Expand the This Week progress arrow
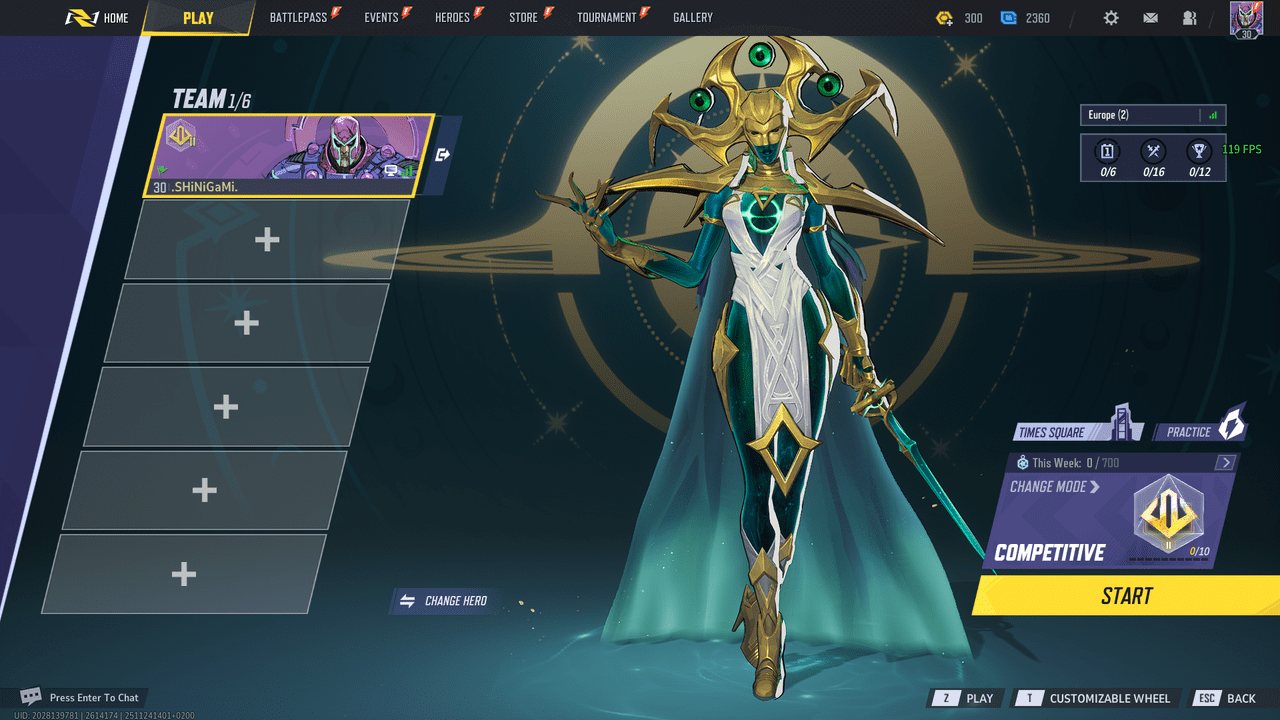The height and width of the screenshot is (720, 1280). (x=1226, y=463)
